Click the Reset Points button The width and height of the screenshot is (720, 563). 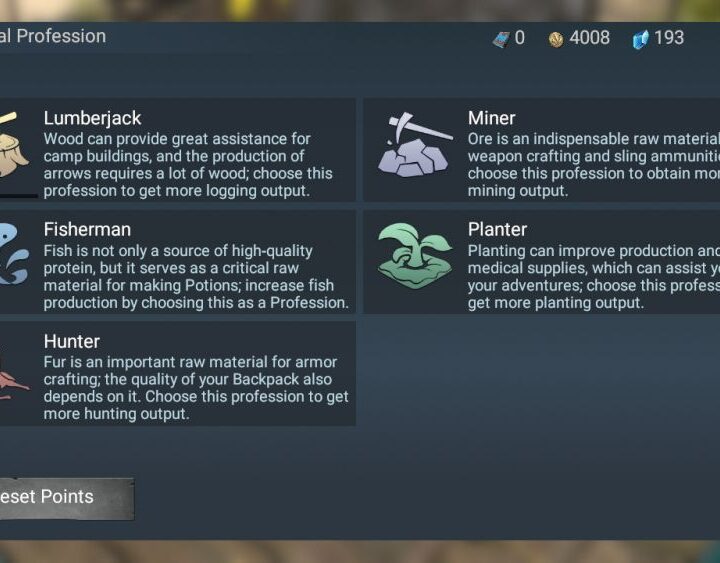point(60,497)
